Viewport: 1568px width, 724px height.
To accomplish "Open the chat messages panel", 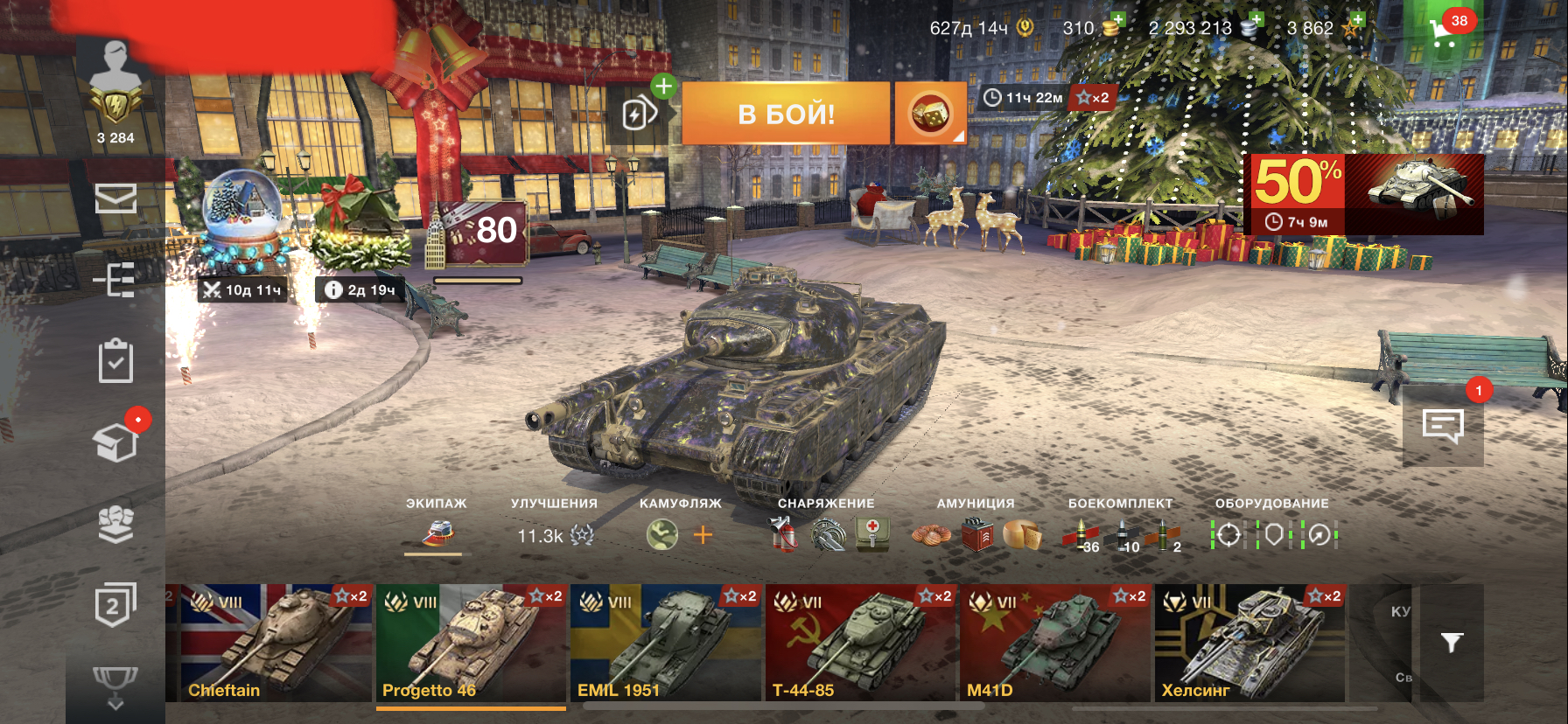I will [x=1443, y=427].
